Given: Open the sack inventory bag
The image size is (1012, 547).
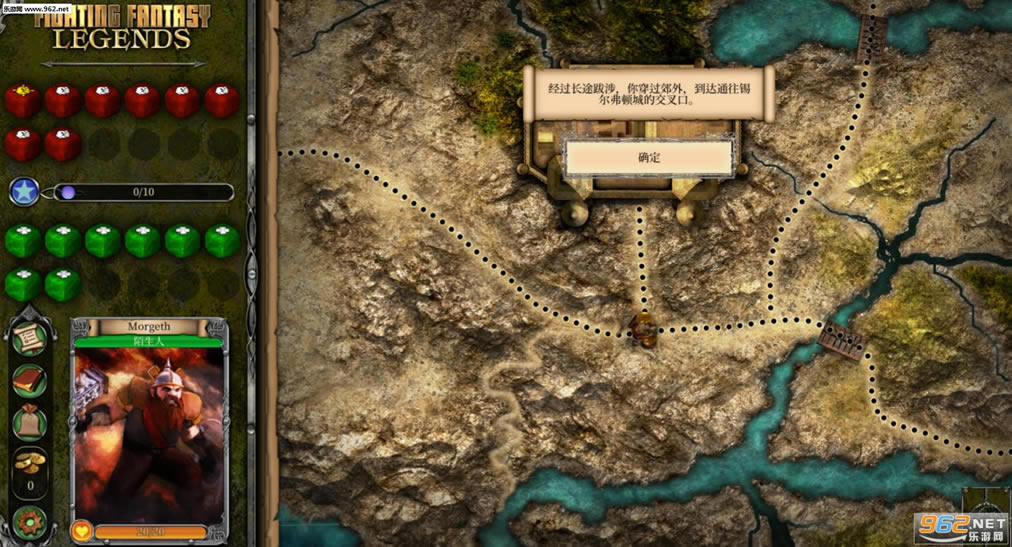Looking at the screenshot, I should [29, 423].
